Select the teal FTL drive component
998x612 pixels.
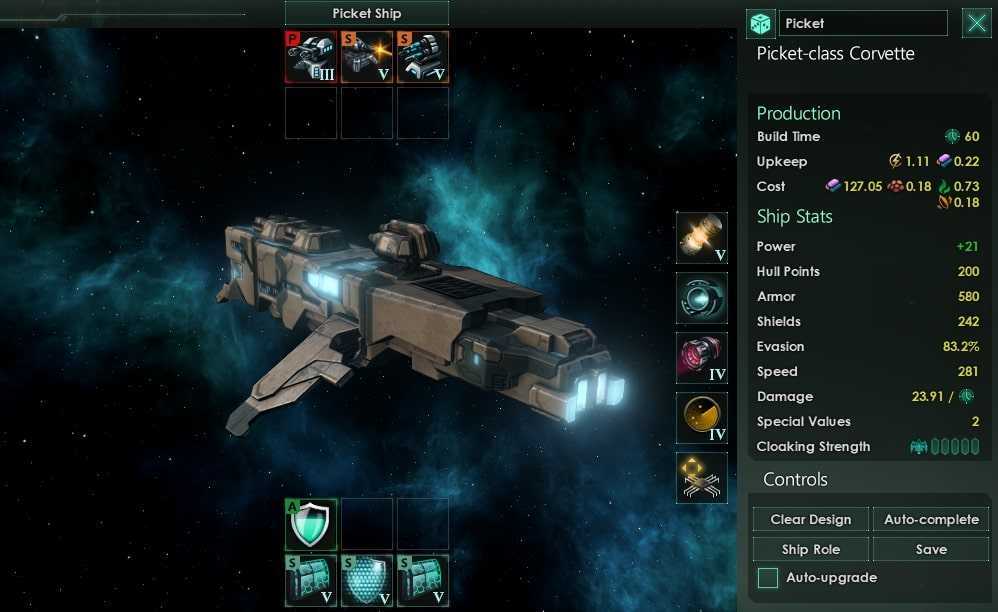tap(701, 298)
